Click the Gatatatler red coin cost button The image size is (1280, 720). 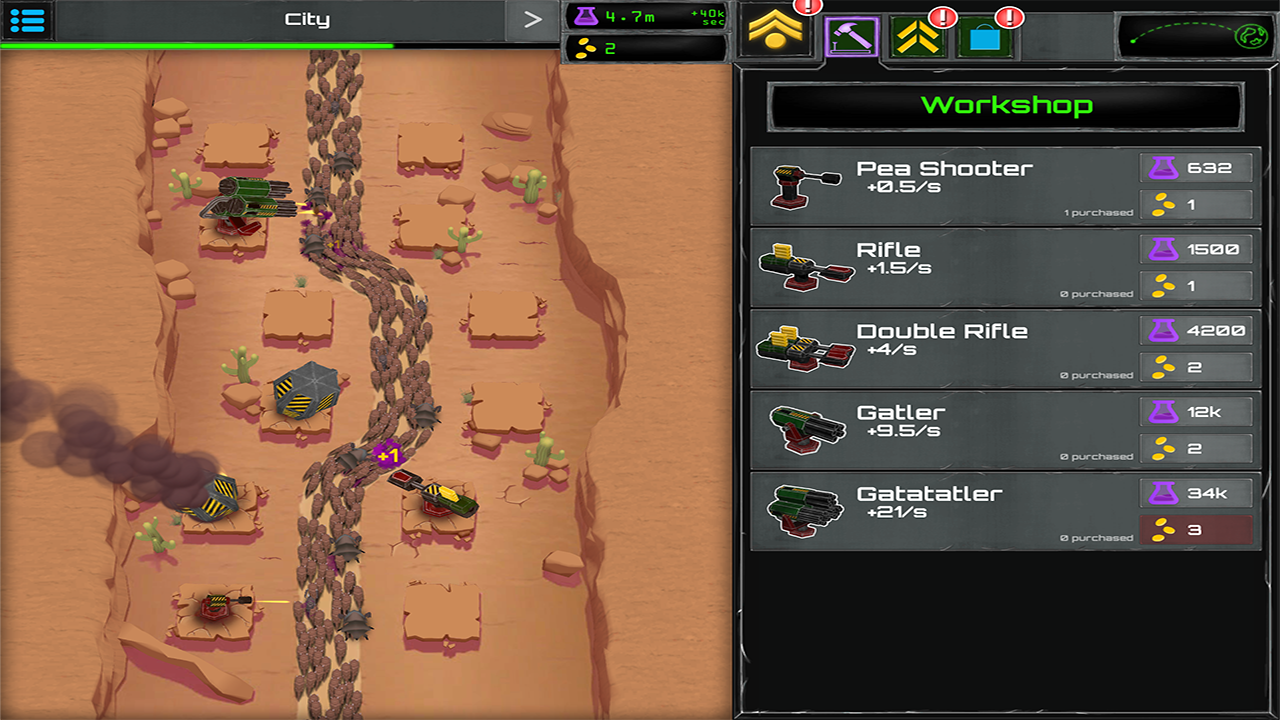tap(1196, 528)
